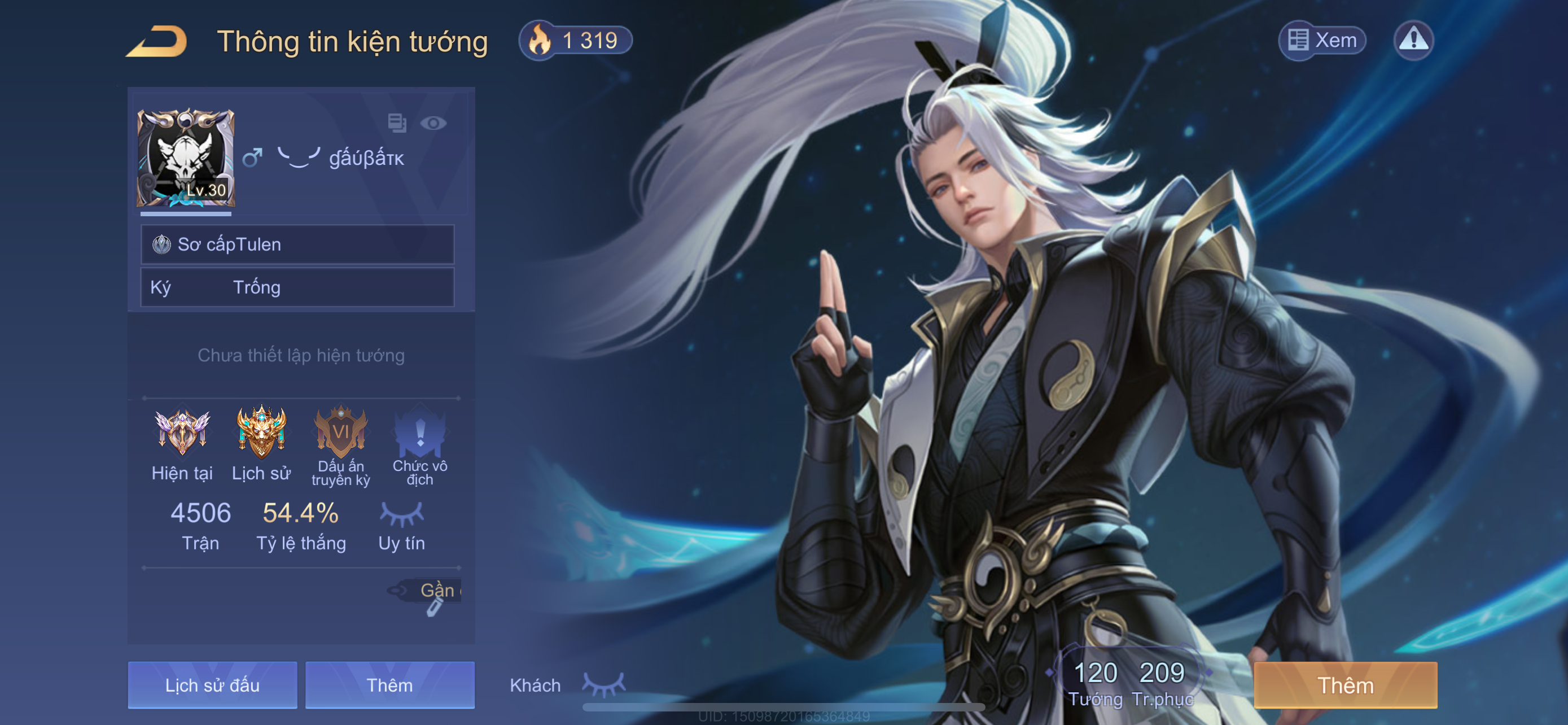Show the Uy tín credibility indicator

click(401, 525)
